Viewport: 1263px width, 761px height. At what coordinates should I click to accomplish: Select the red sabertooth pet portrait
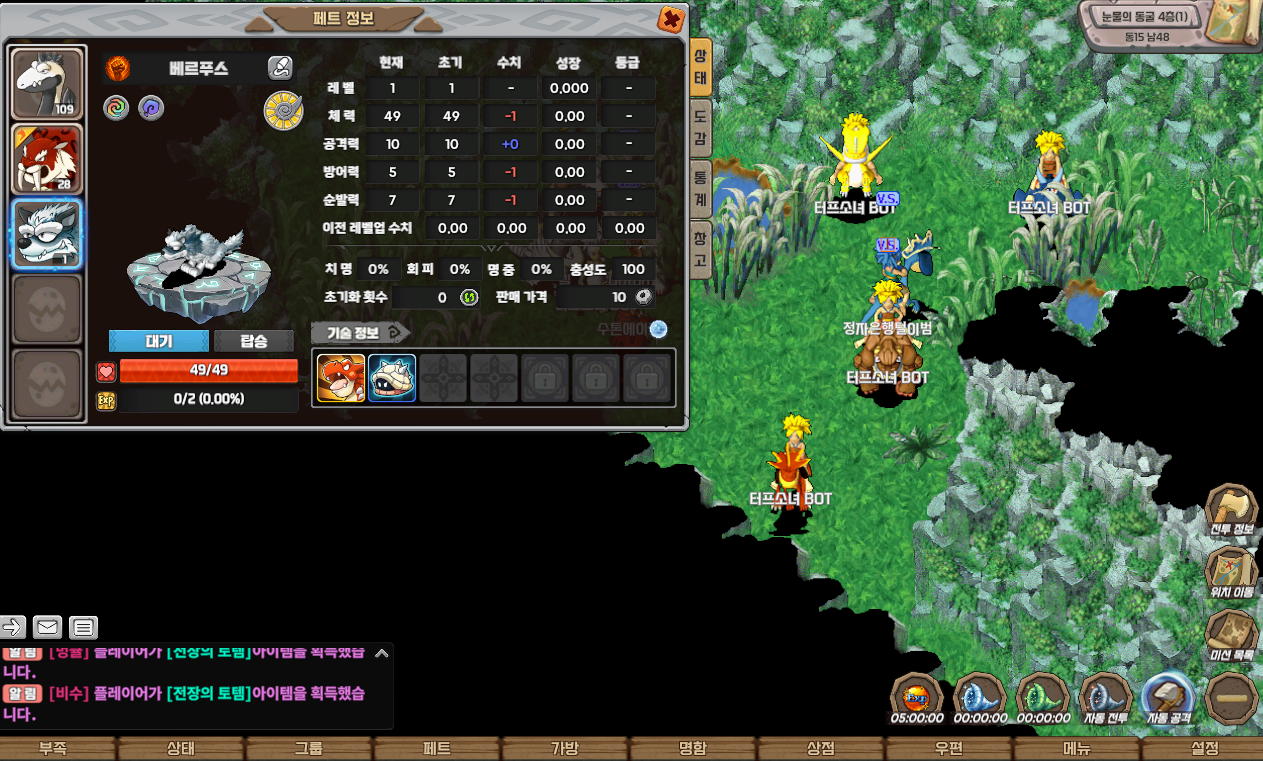(46, 159)
